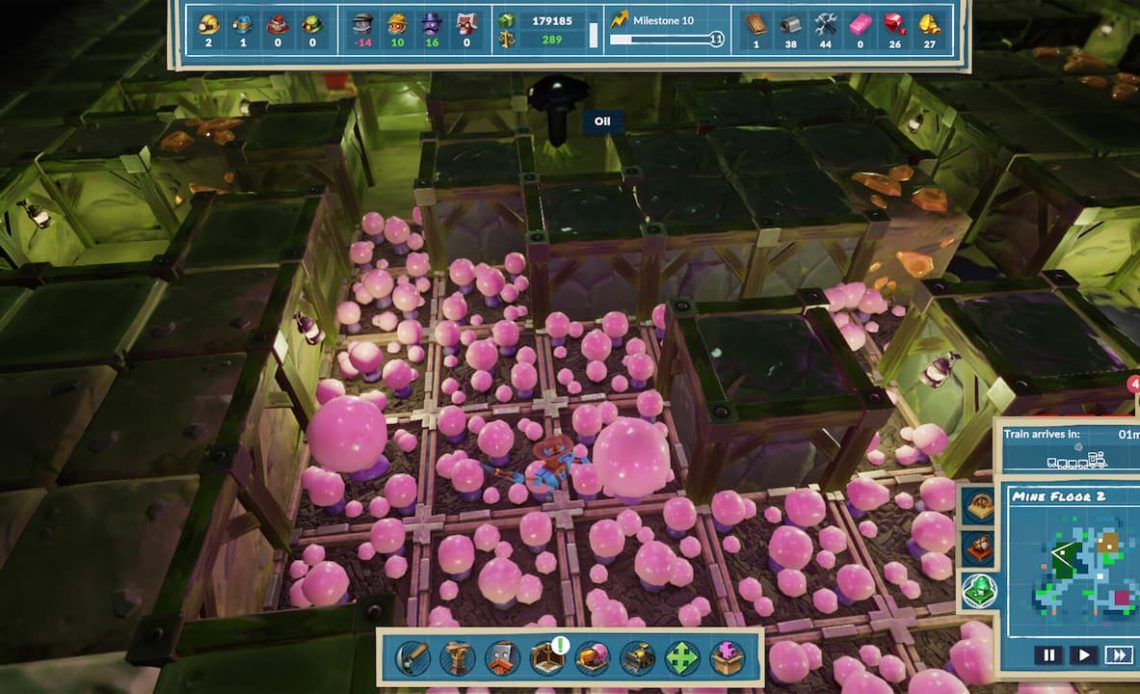This screenshot has width=1140, height=694.
Task: Open the red notification badge
Action: pos(1134,384)
